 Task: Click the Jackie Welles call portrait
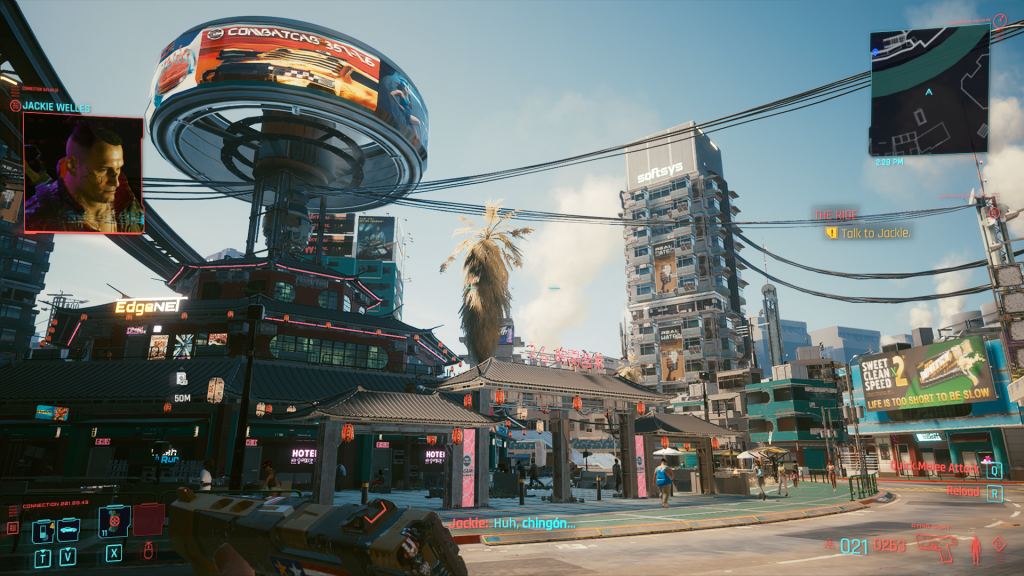[x=83, y=173]
